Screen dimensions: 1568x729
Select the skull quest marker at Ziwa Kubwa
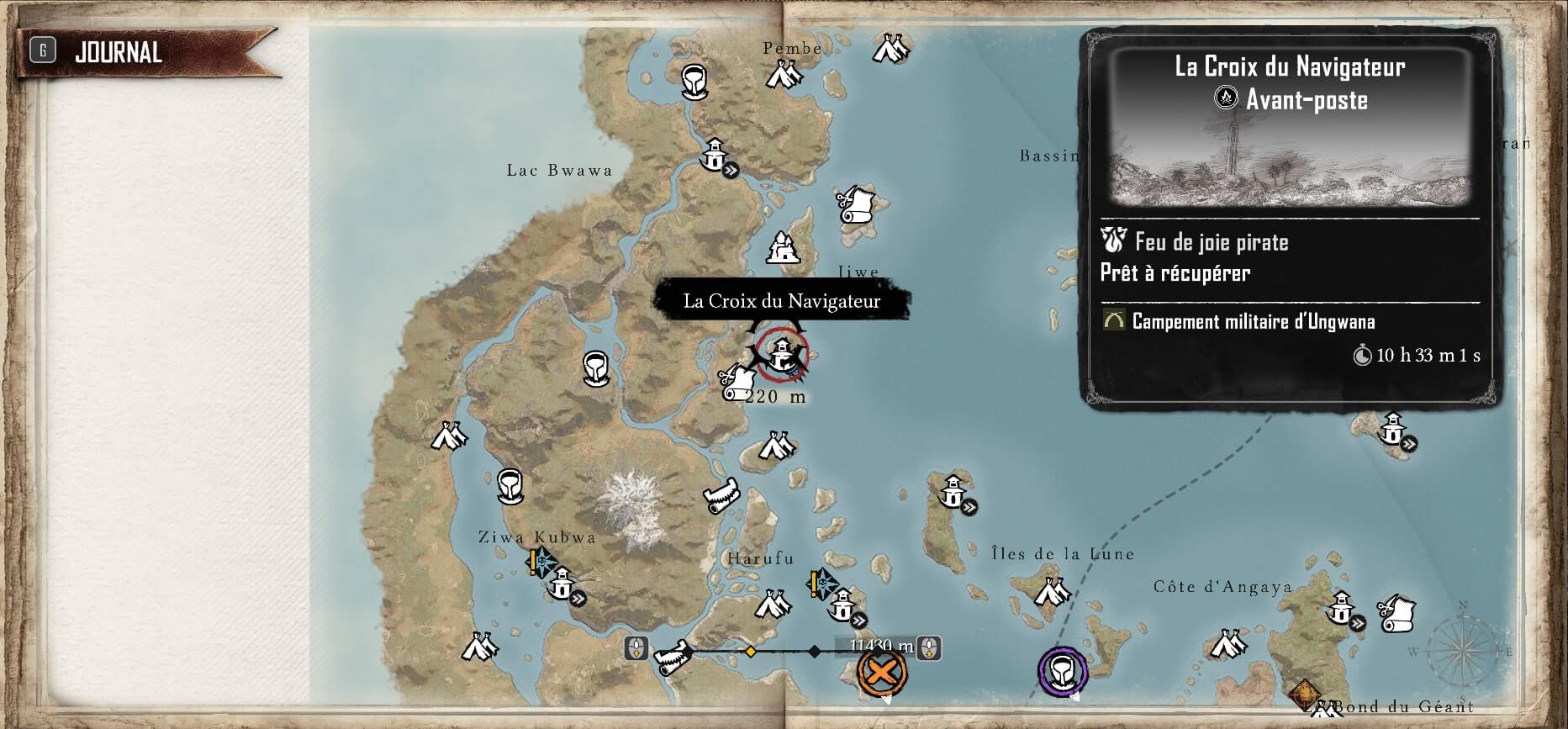click(x=541, y=561)
